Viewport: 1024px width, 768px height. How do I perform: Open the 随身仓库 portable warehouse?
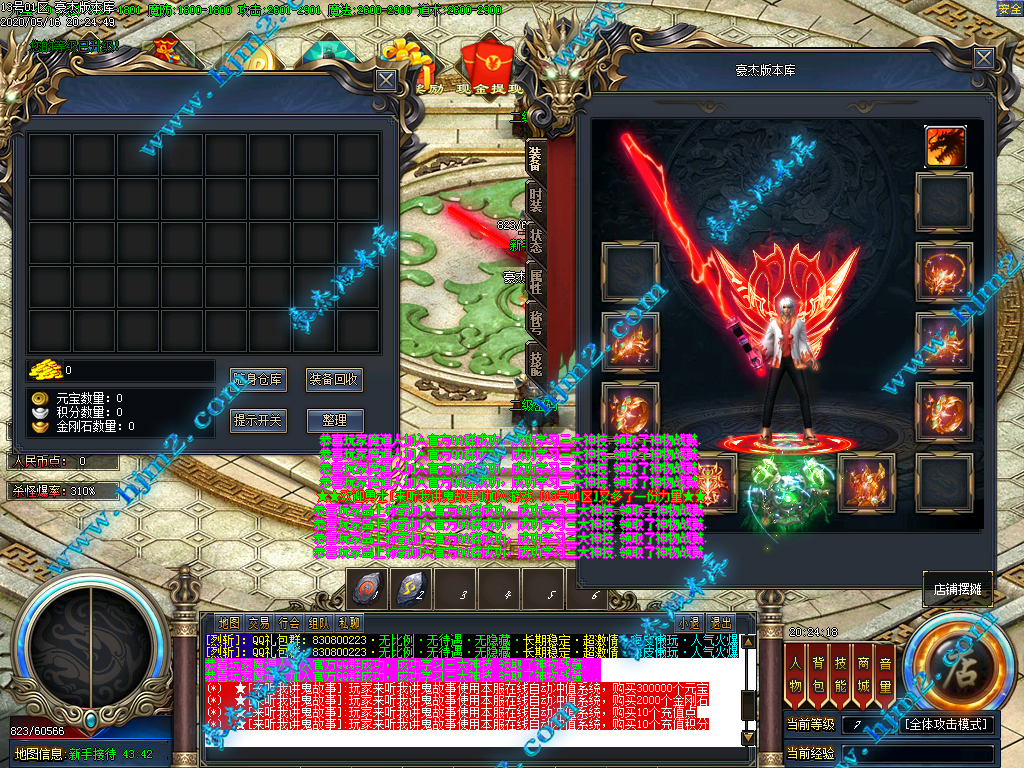(x=258, y=380)
